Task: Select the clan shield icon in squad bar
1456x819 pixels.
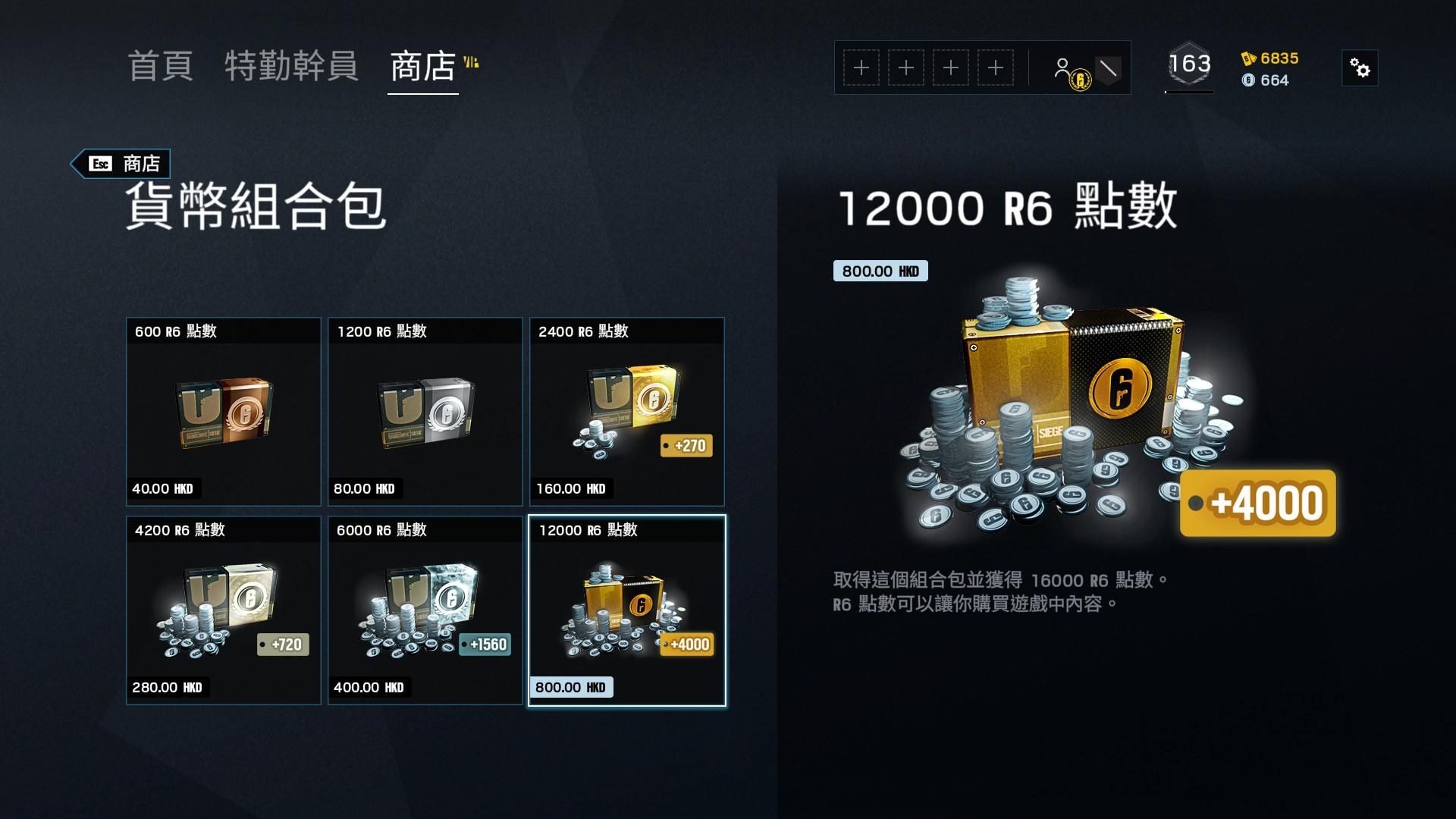Action: pyautogui.click(x=1109, y=67)
